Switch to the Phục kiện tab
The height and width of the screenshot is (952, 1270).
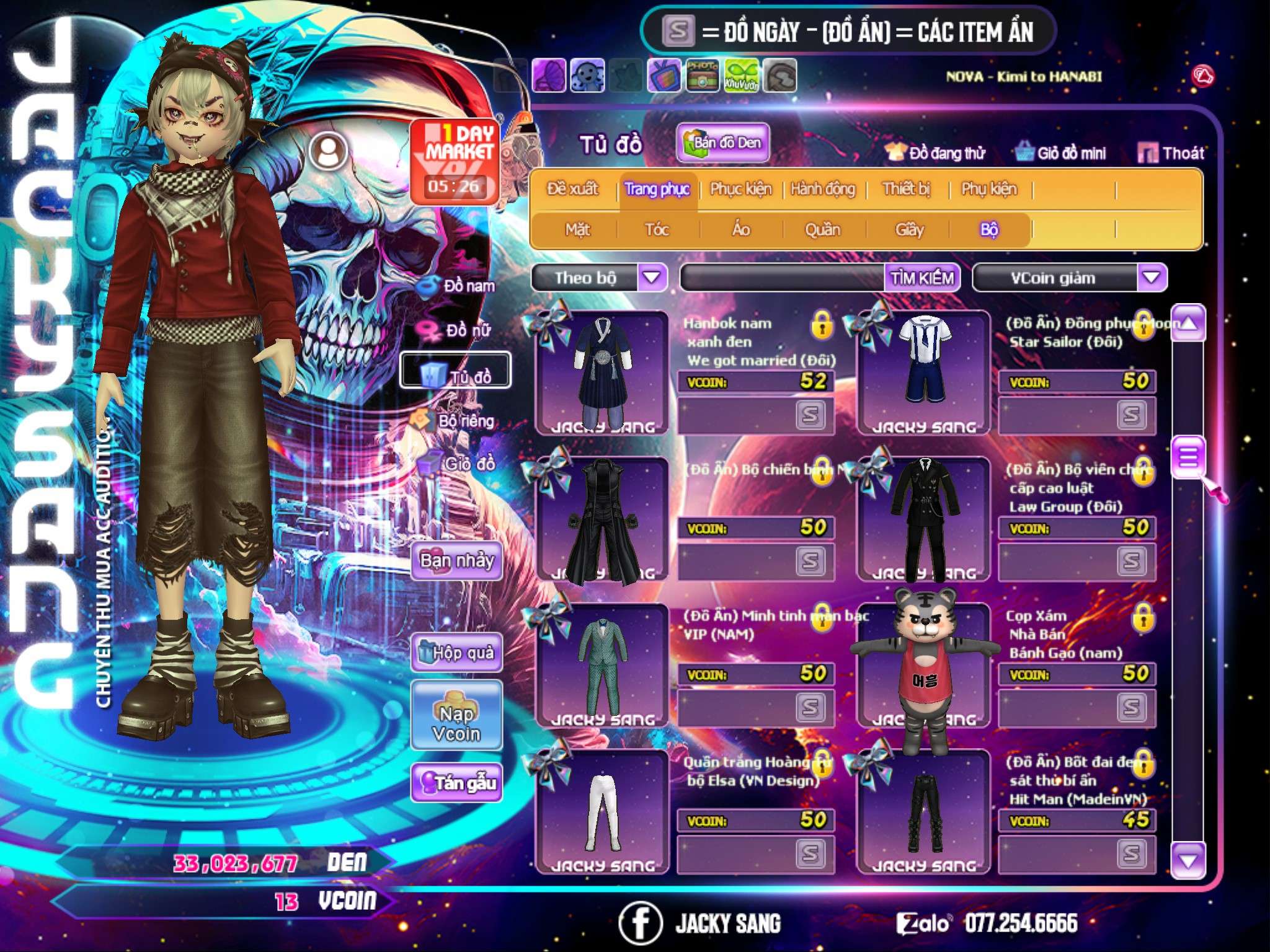740,189
